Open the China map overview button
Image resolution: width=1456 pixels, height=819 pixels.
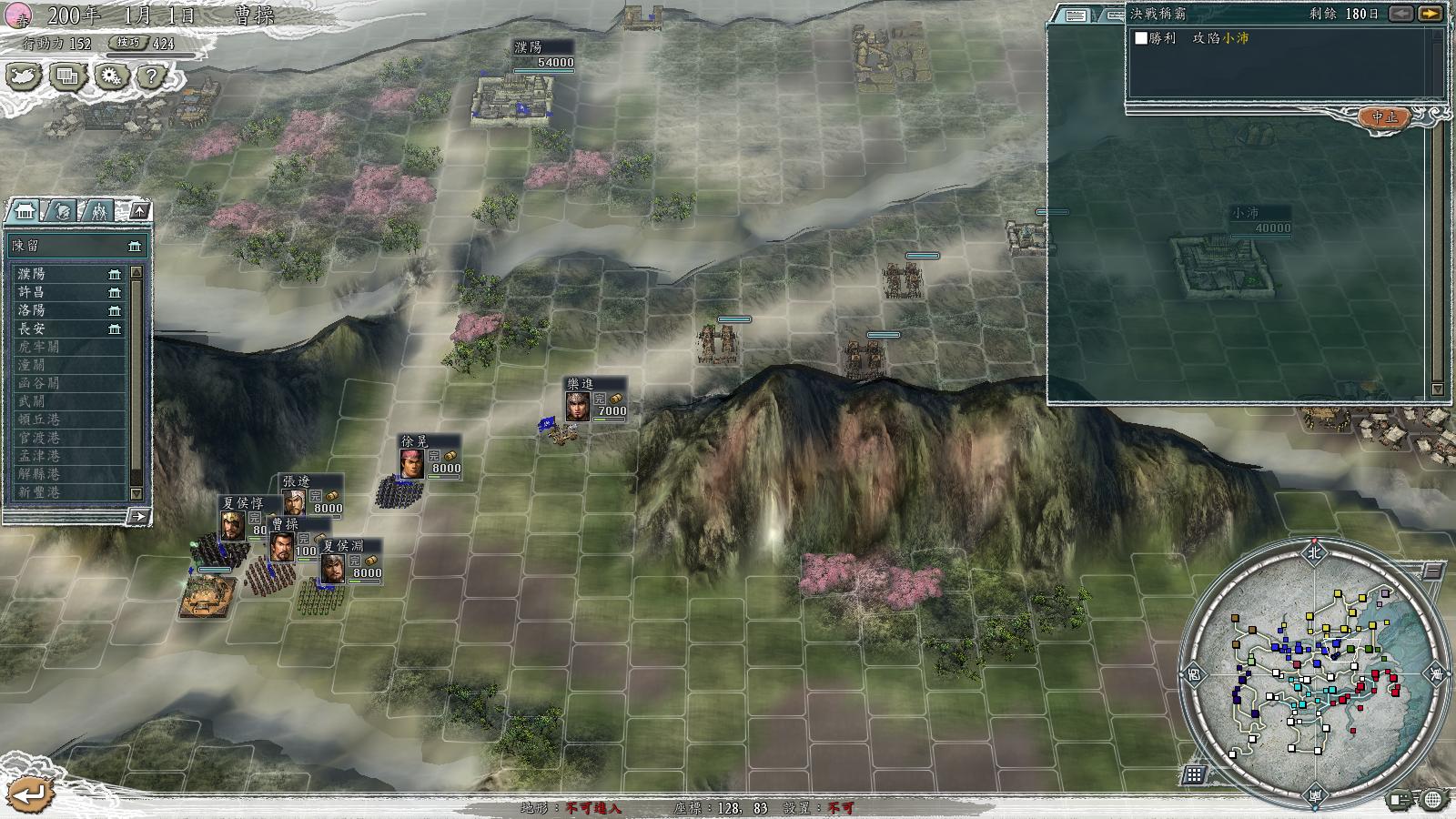(24, 77)
